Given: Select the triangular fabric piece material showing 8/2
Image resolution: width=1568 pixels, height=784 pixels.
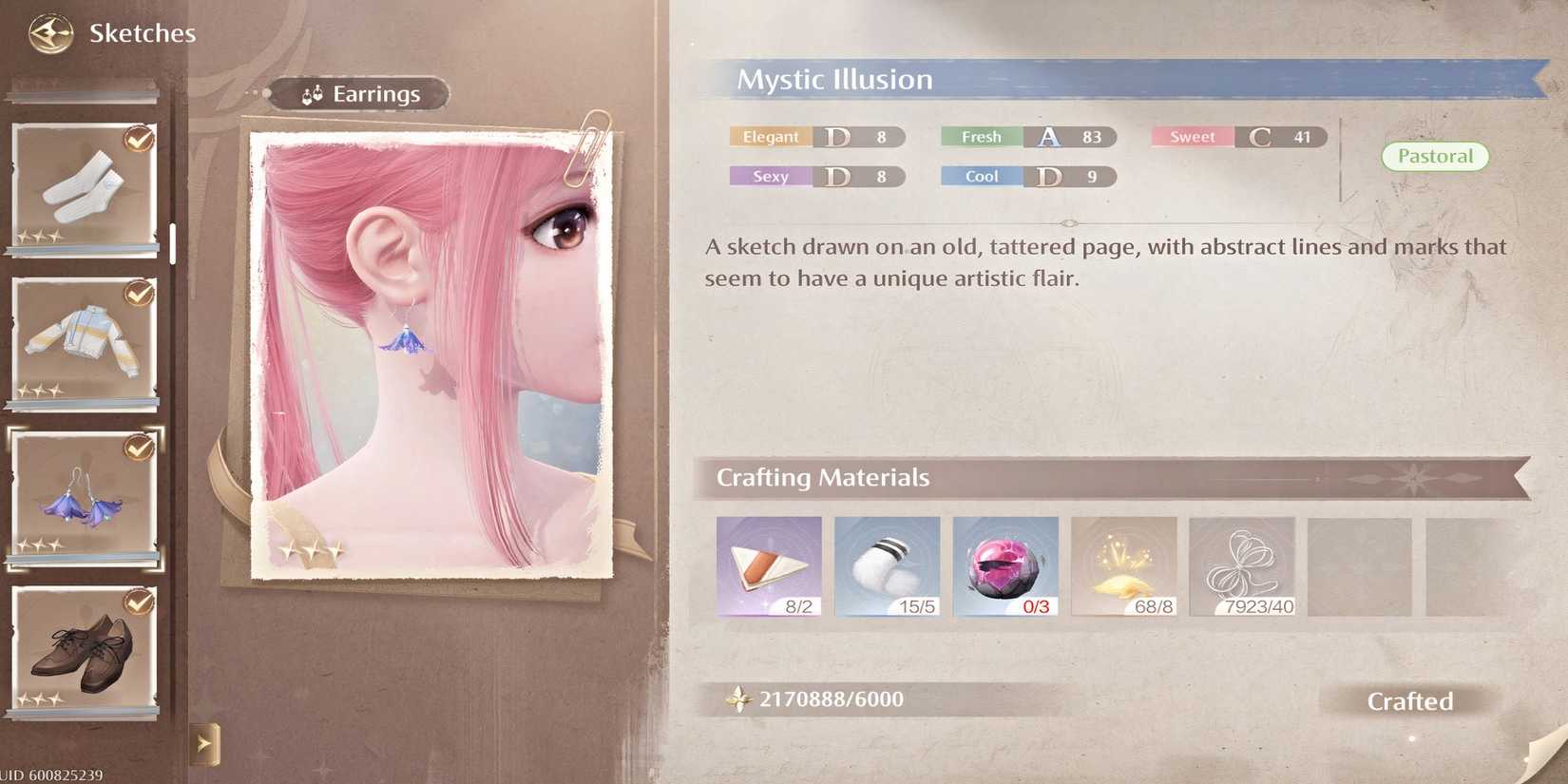Looking at the screenshot, I should tap(768, 565).
